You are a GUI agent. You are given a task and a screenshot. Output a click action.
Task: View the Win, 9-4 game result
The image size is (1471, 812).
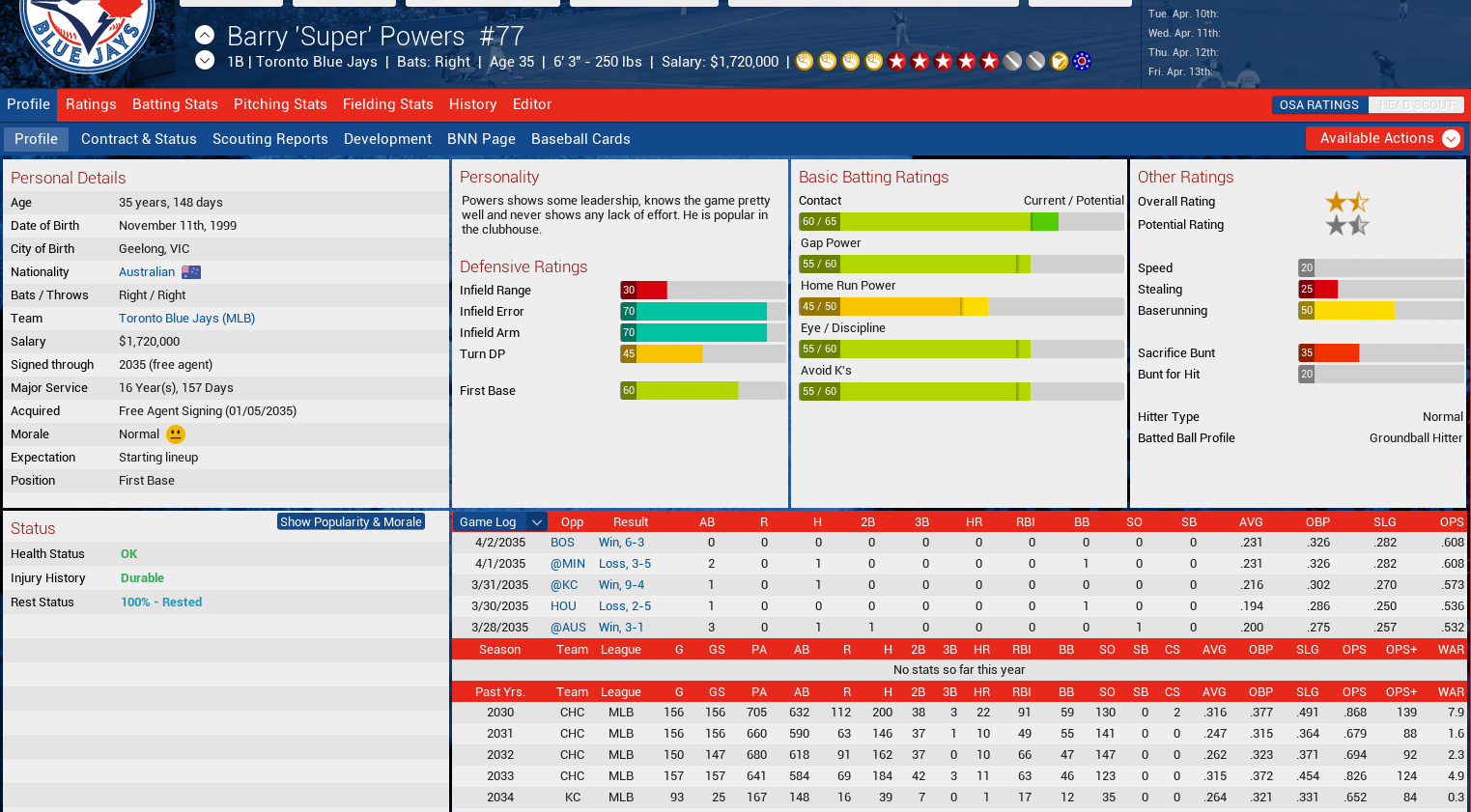pos(621,585)
